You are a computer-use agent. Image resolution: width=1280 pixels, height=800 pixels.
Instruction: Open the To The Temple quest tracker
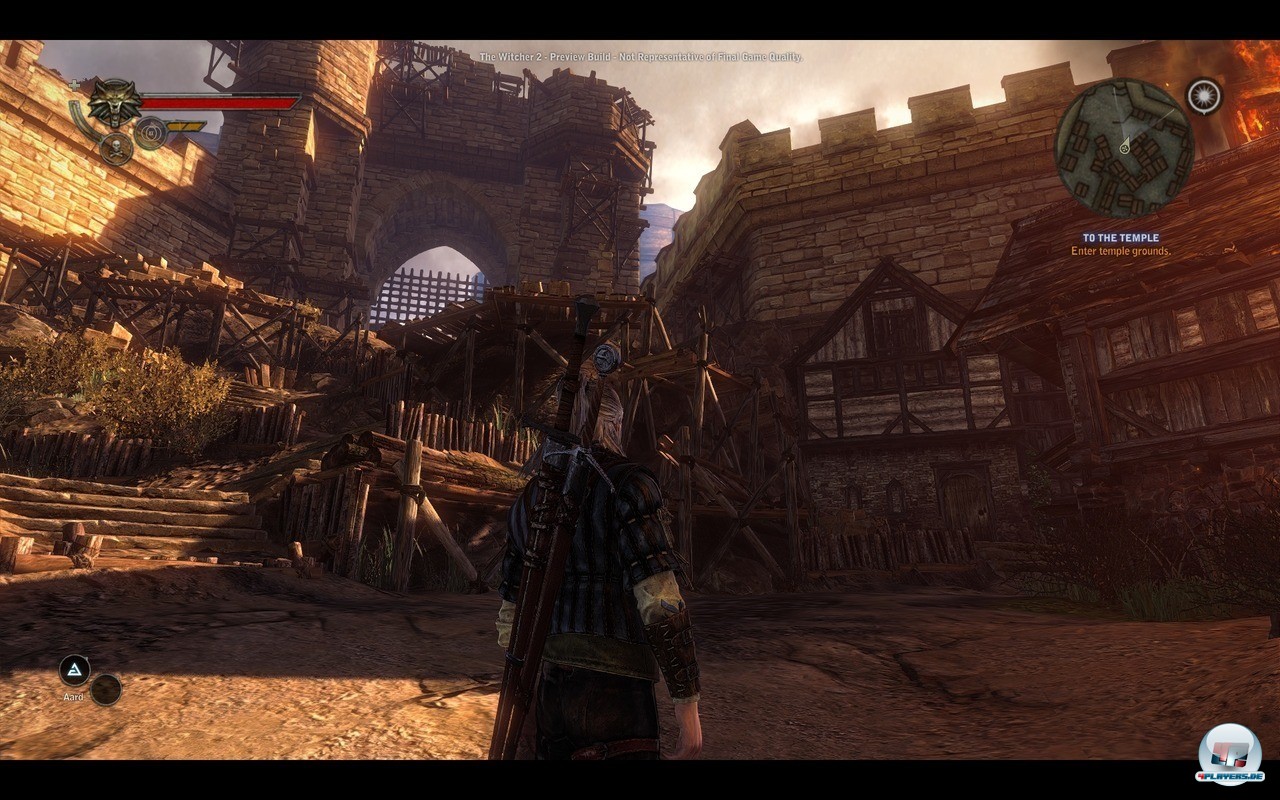(1120, 244)
